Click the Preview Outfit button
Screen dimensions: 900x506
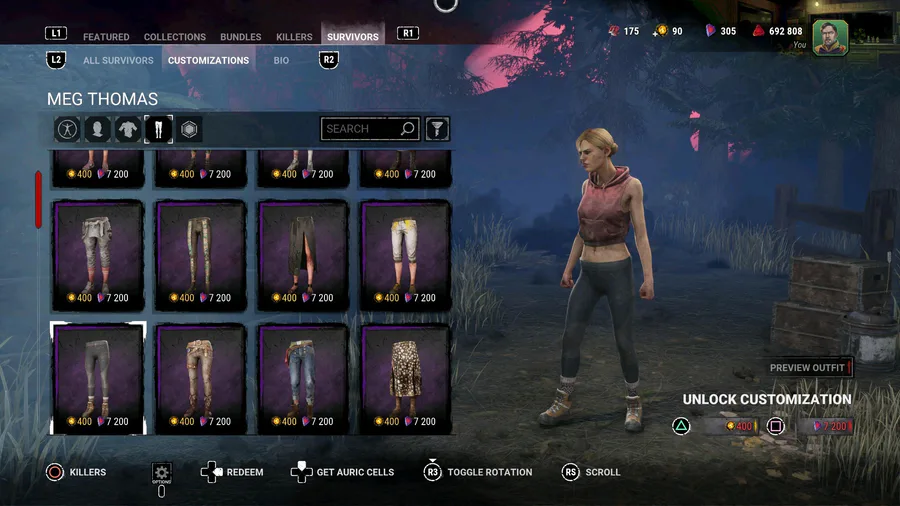[x=808, y=368]
